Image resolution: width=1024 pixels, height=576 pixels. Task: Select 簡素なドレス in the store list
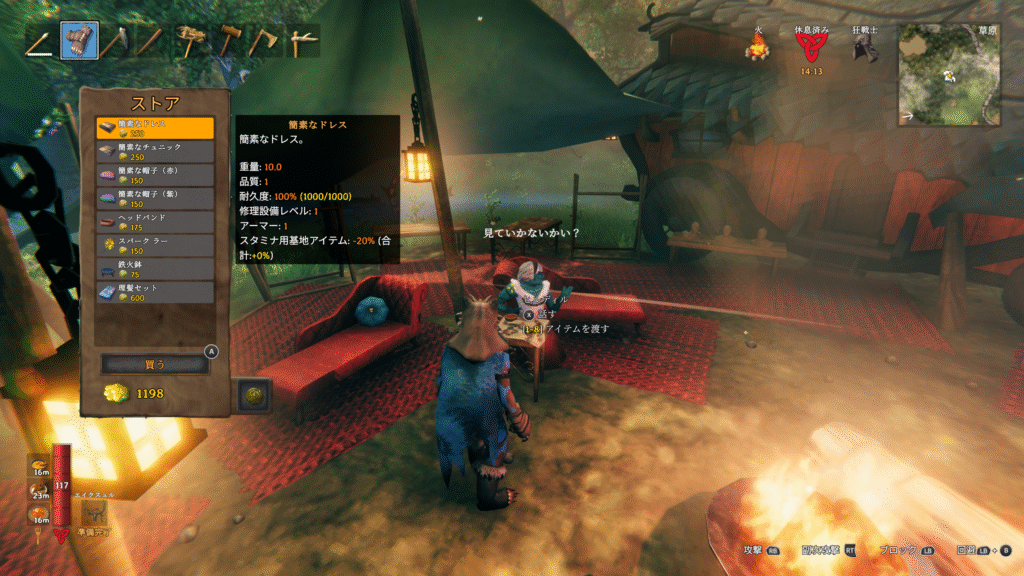tap(155, 128)
